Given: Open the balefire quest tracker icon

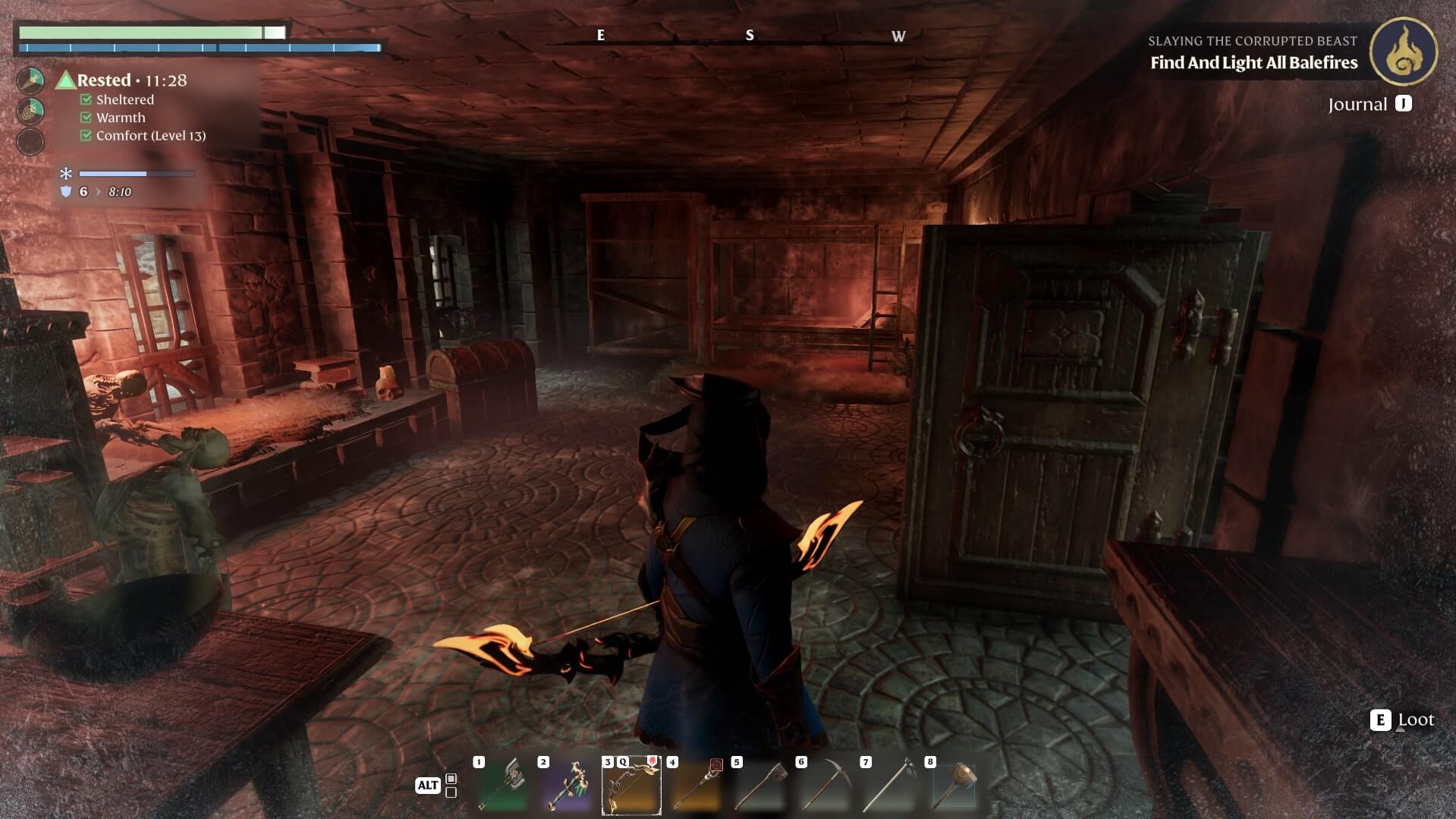Looking at the screenshot, I should pos(1403,51).
